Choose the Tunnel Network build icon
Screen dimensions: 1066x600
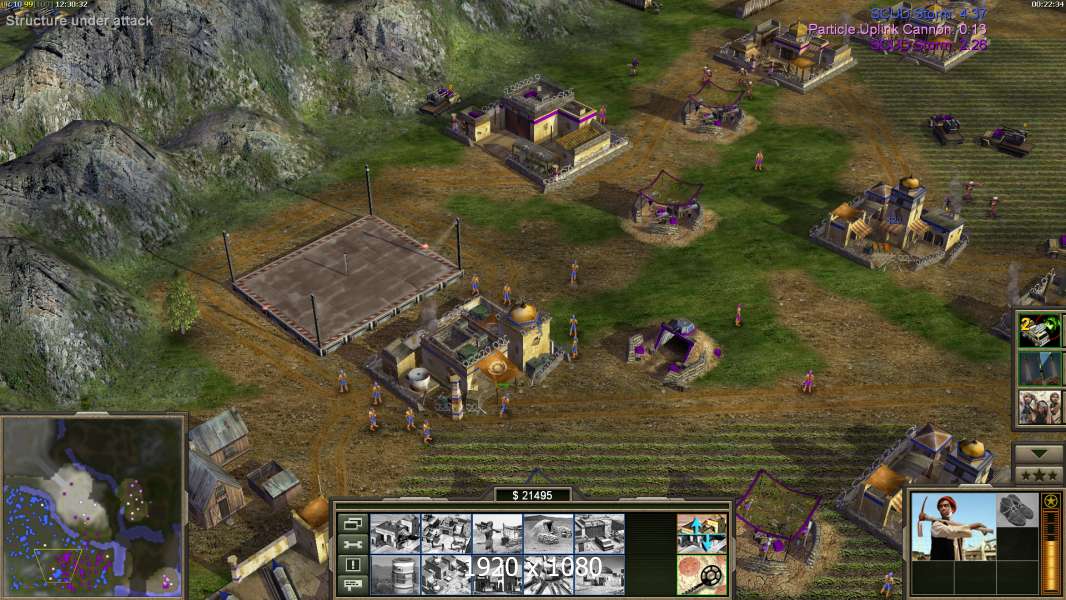pyautogui.click(x=548, y=533)
